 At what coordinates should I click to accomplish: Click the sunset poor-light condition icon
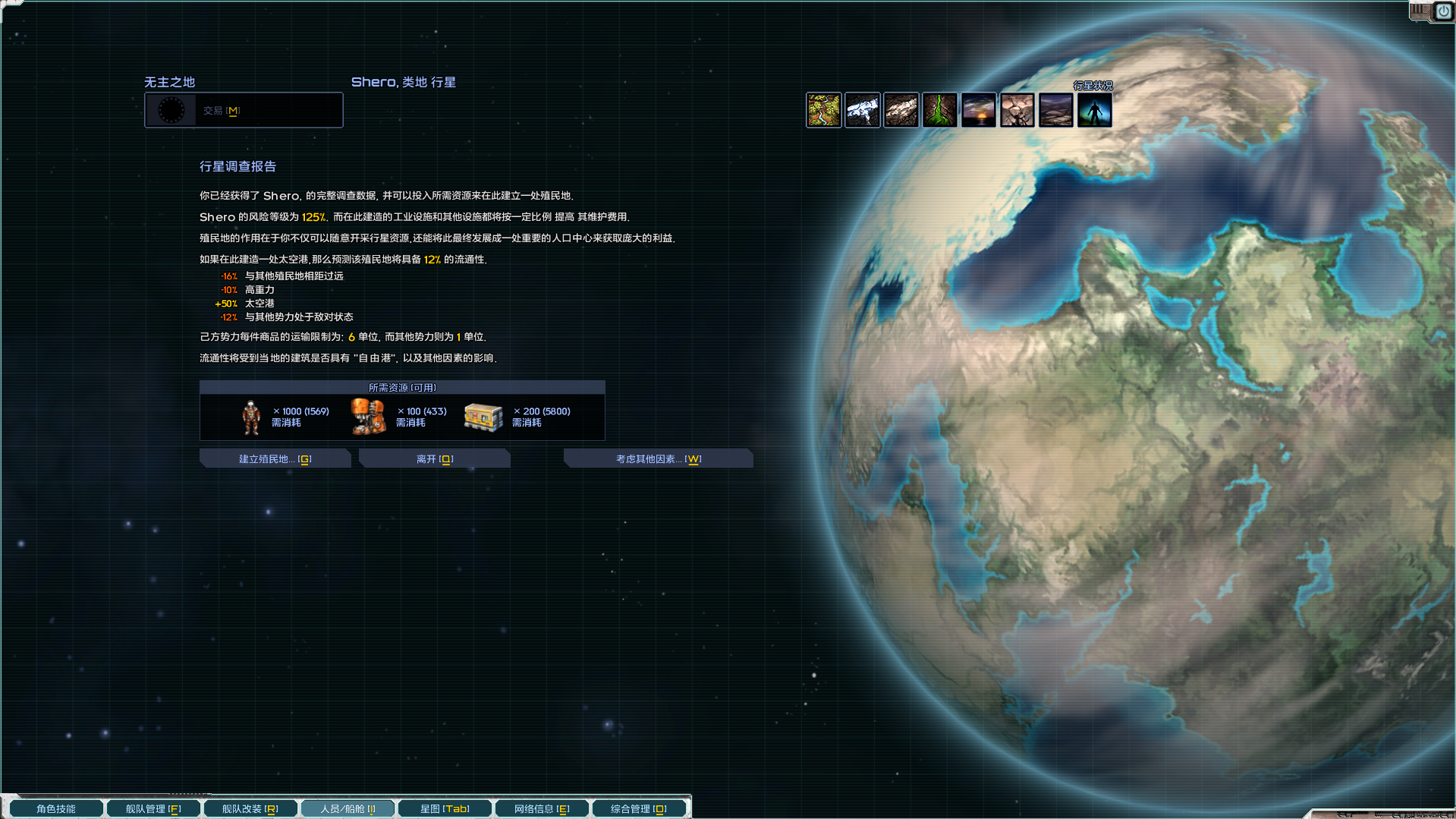[x=978, y=110]
